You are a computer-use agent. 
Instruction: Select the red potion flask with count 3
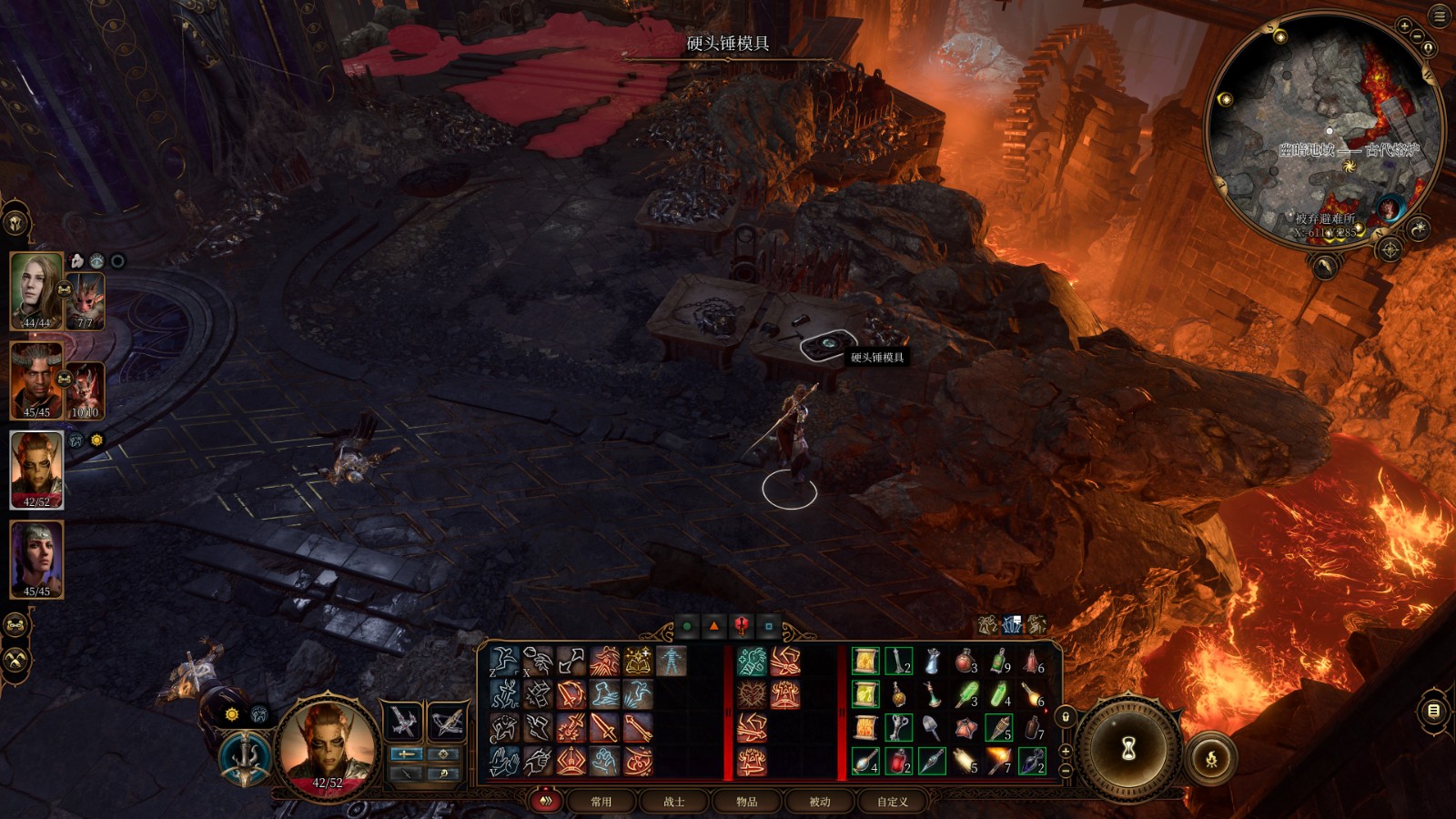coord(966,662)
